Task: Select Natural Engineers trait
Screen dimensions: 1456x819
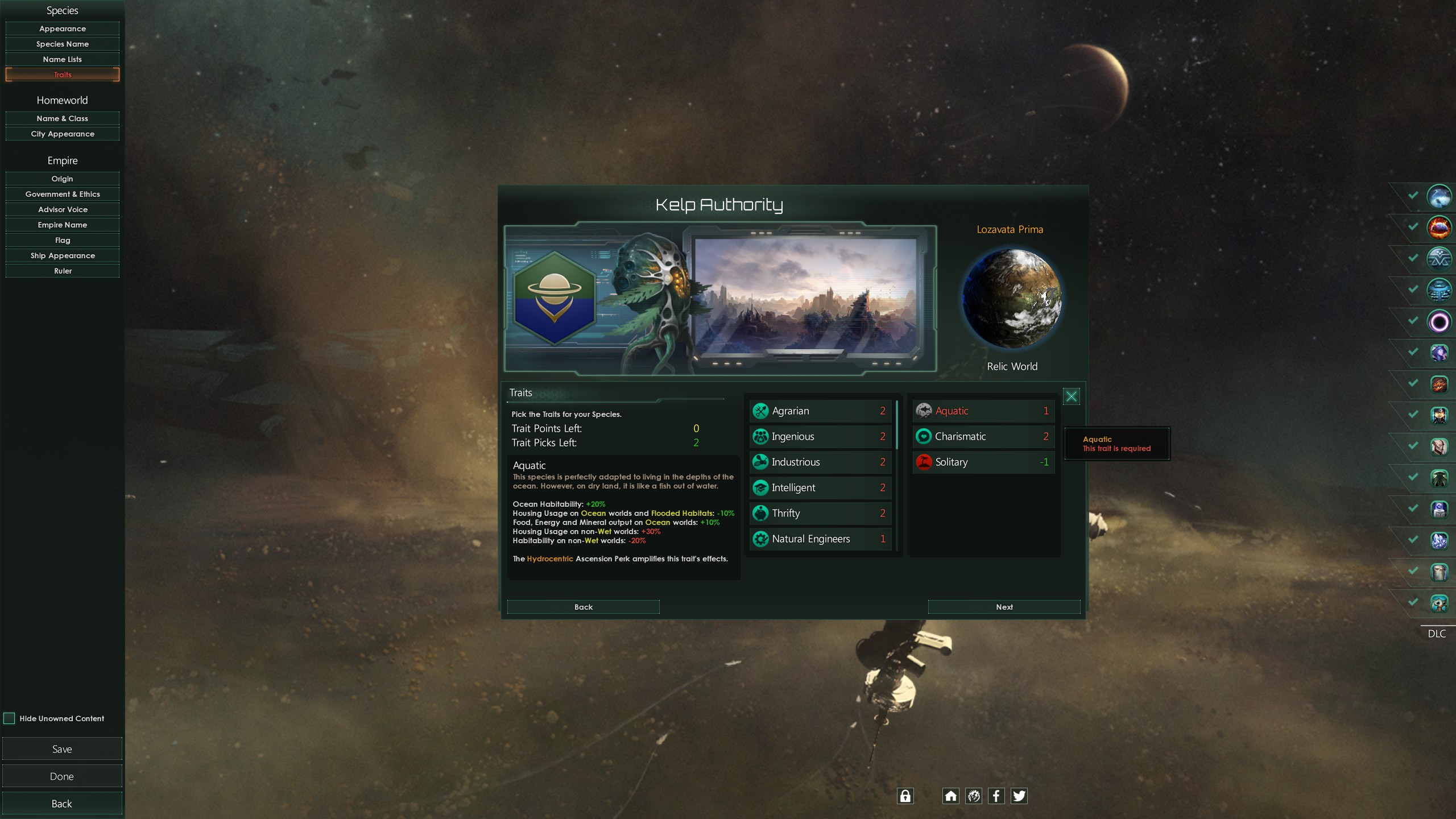Action: click(x=820, y=539)
